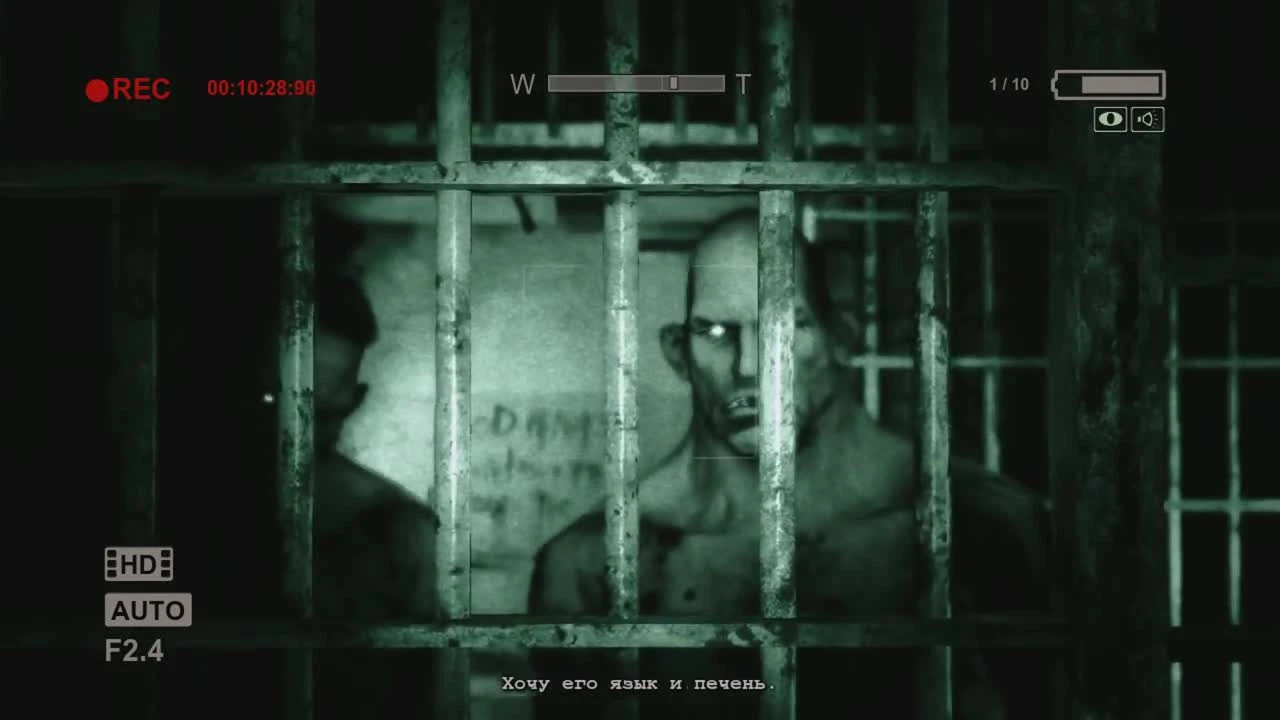Select the W wide-angle zoom label
Viewport: 1280px width, 720px height.
[x=522, y=84]
